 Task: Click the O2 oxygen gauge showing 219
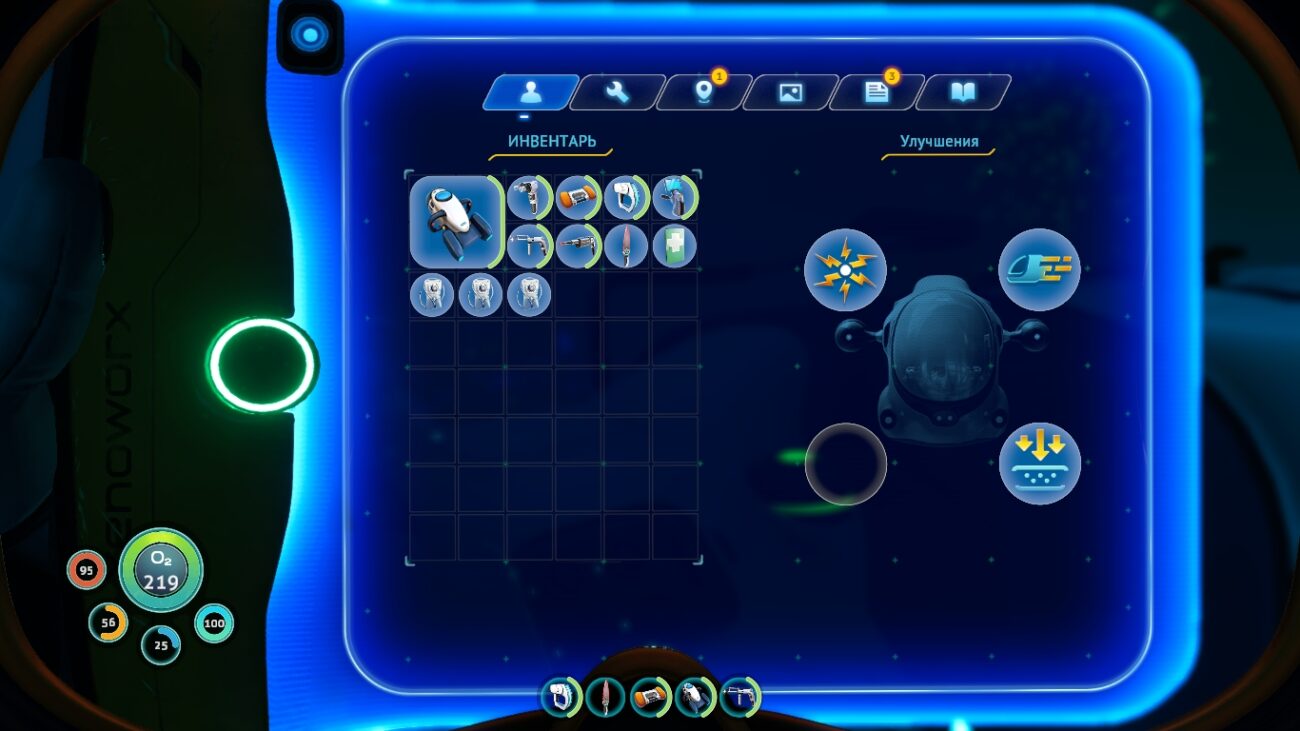click(x=160, y=572)
